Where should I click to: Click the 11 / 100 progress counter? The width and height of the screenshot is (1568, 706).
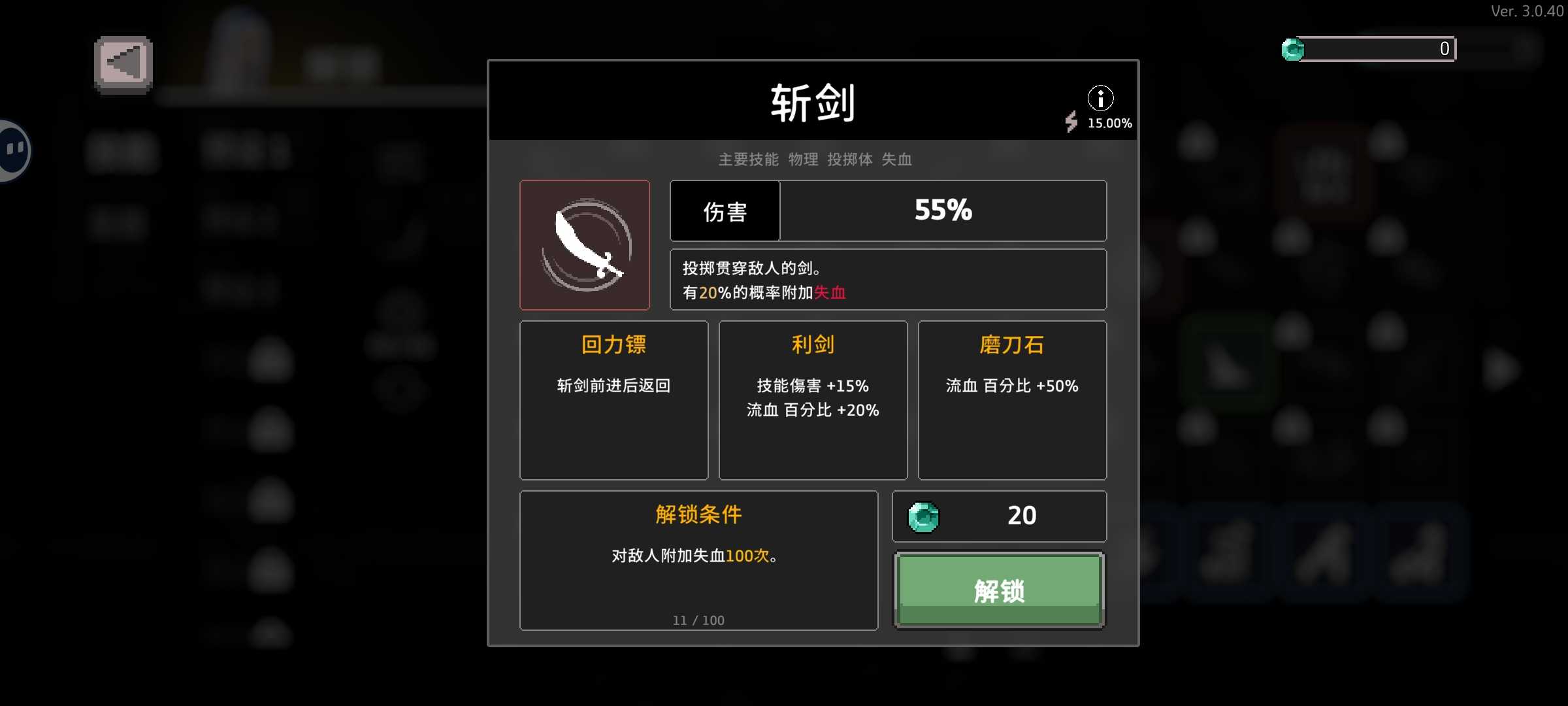(x=698, y=620)
